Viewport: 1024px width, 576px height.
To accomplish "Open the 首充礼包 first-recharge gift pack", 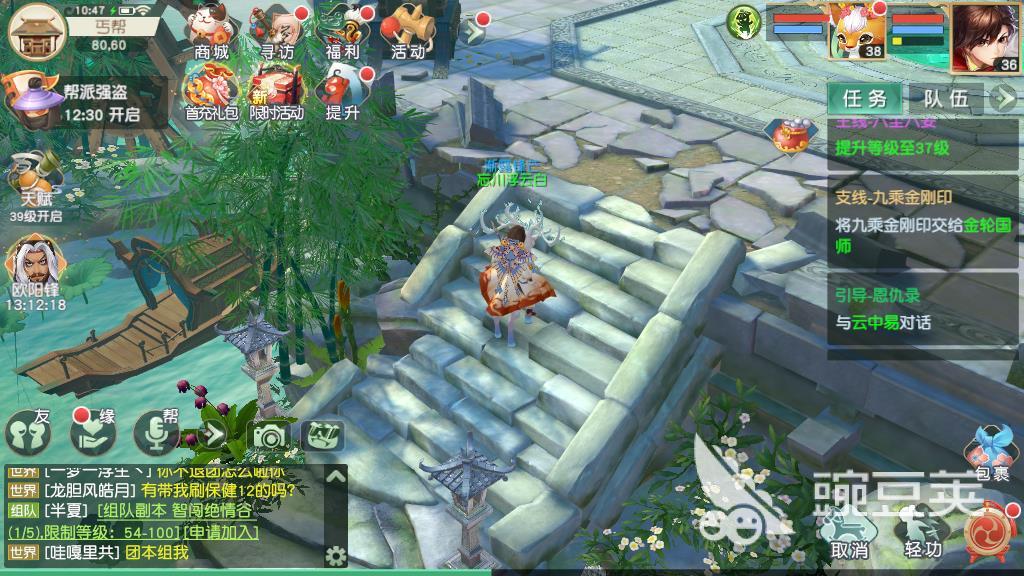I will [x=211, y=90].
